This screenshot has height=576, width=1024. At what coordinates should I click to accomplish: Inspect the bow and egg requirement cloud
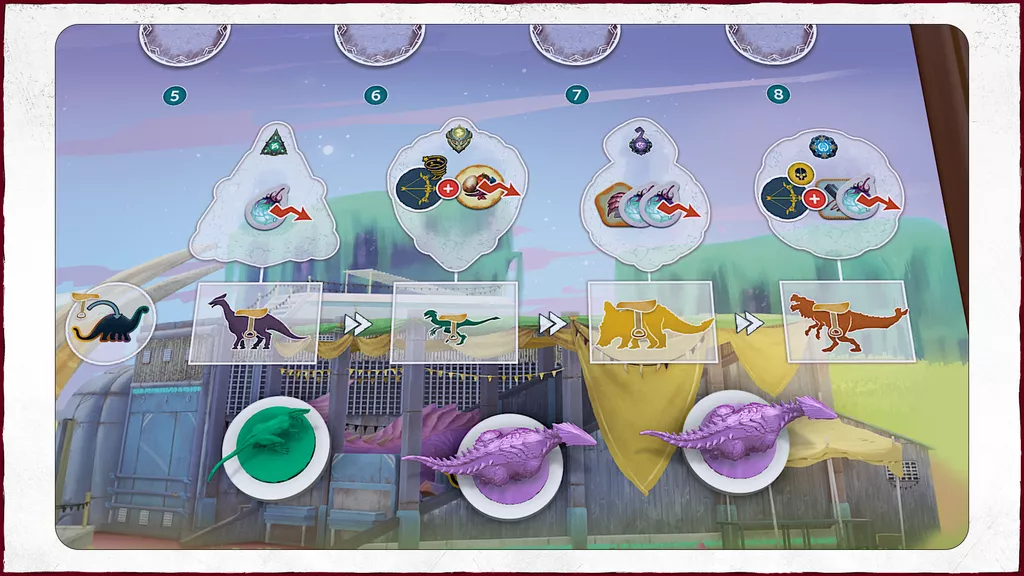[456, 197]
